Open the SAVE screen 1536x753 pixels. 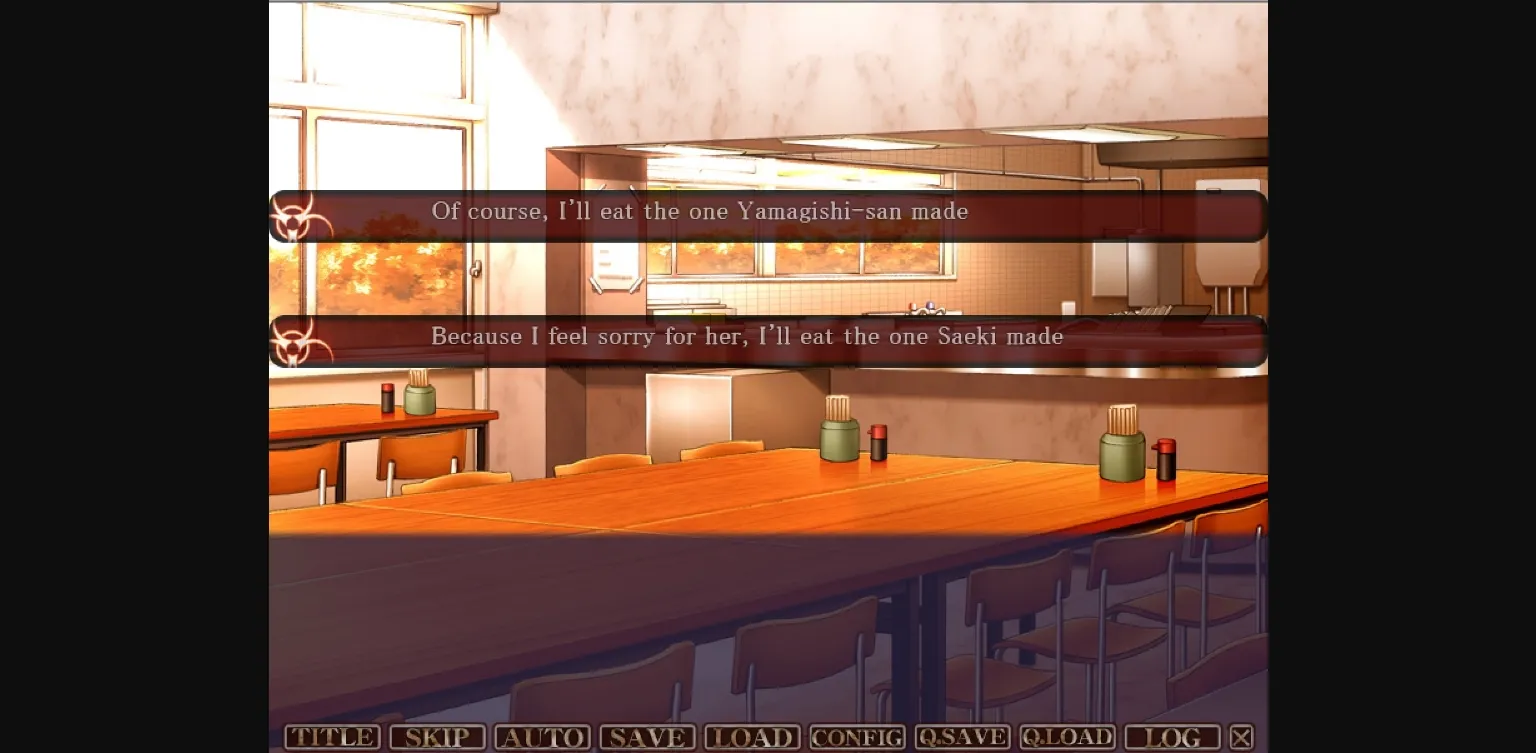647,737
